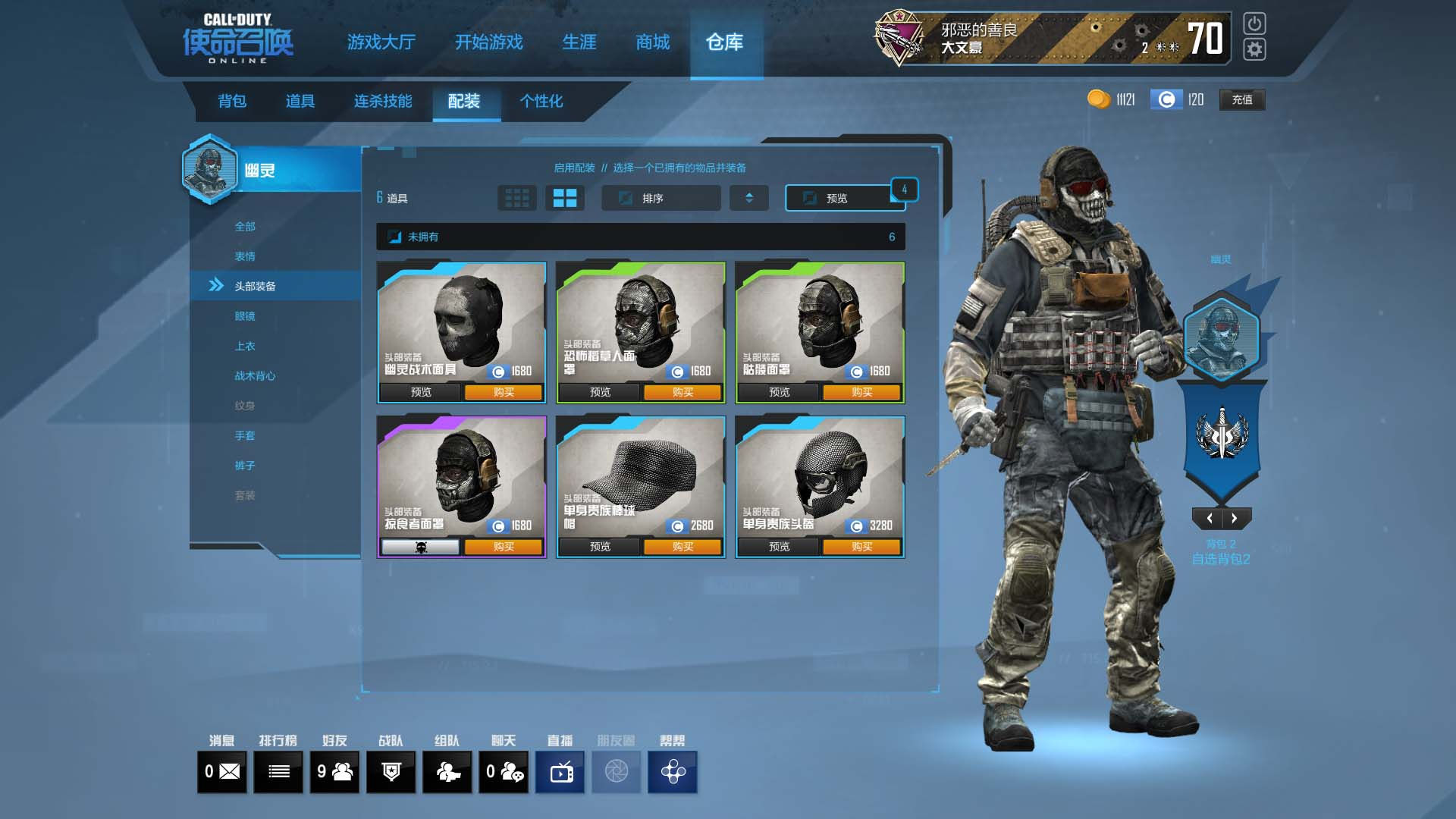Purchase the 单身贵族头盔 helmet
The image size is (1456, 819).
point(861,547)
